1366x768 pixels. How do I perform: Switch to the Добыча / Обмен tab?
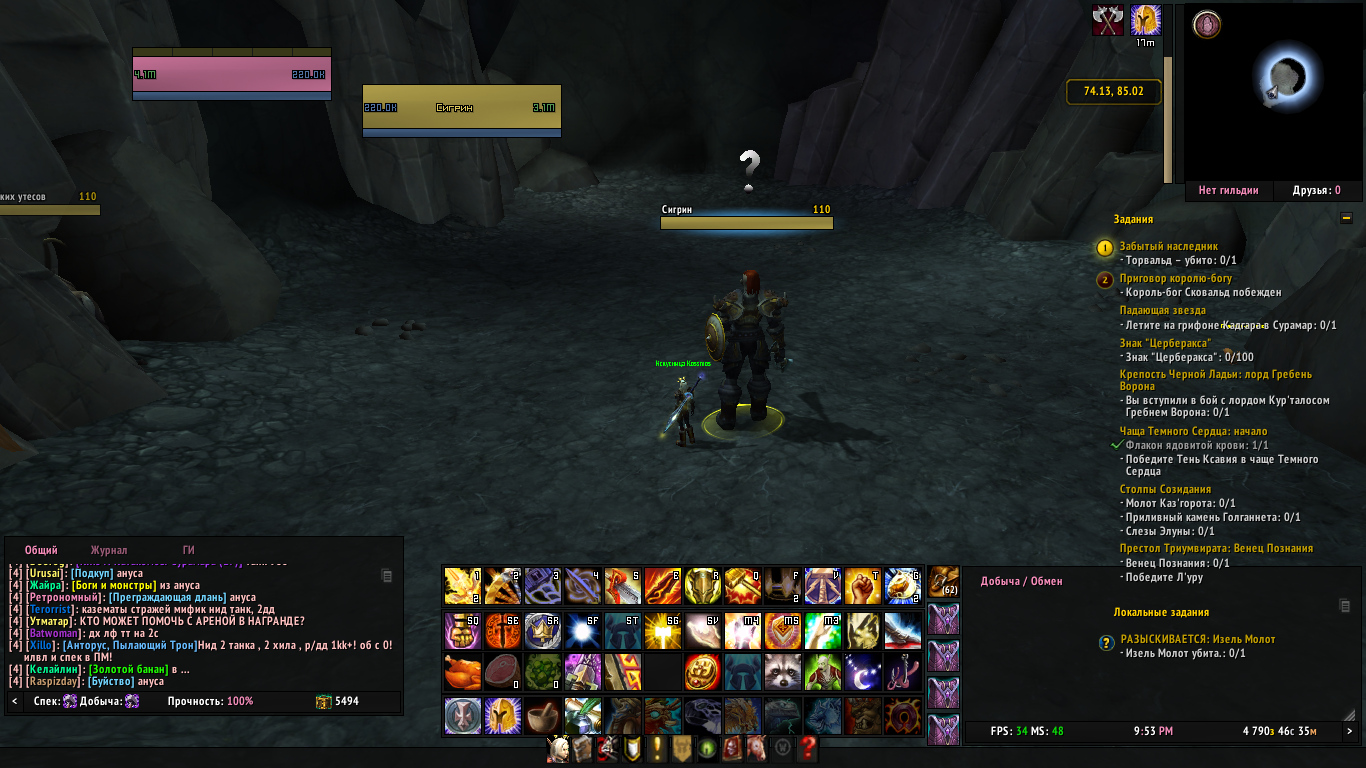click(x=1021, y=581)
